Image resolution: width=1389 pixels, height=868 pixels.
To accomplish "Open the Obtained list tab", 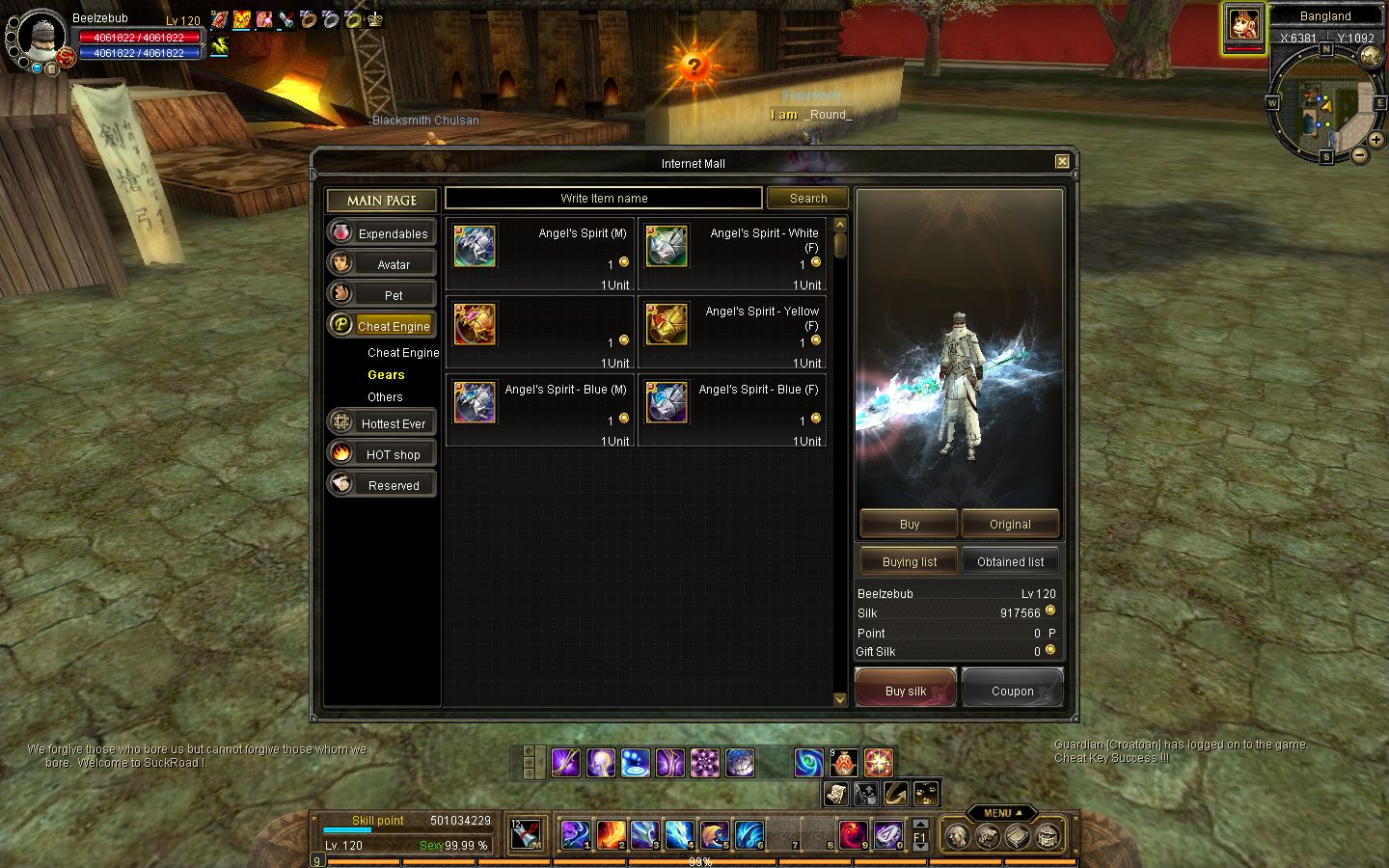I will point(1010,562).
